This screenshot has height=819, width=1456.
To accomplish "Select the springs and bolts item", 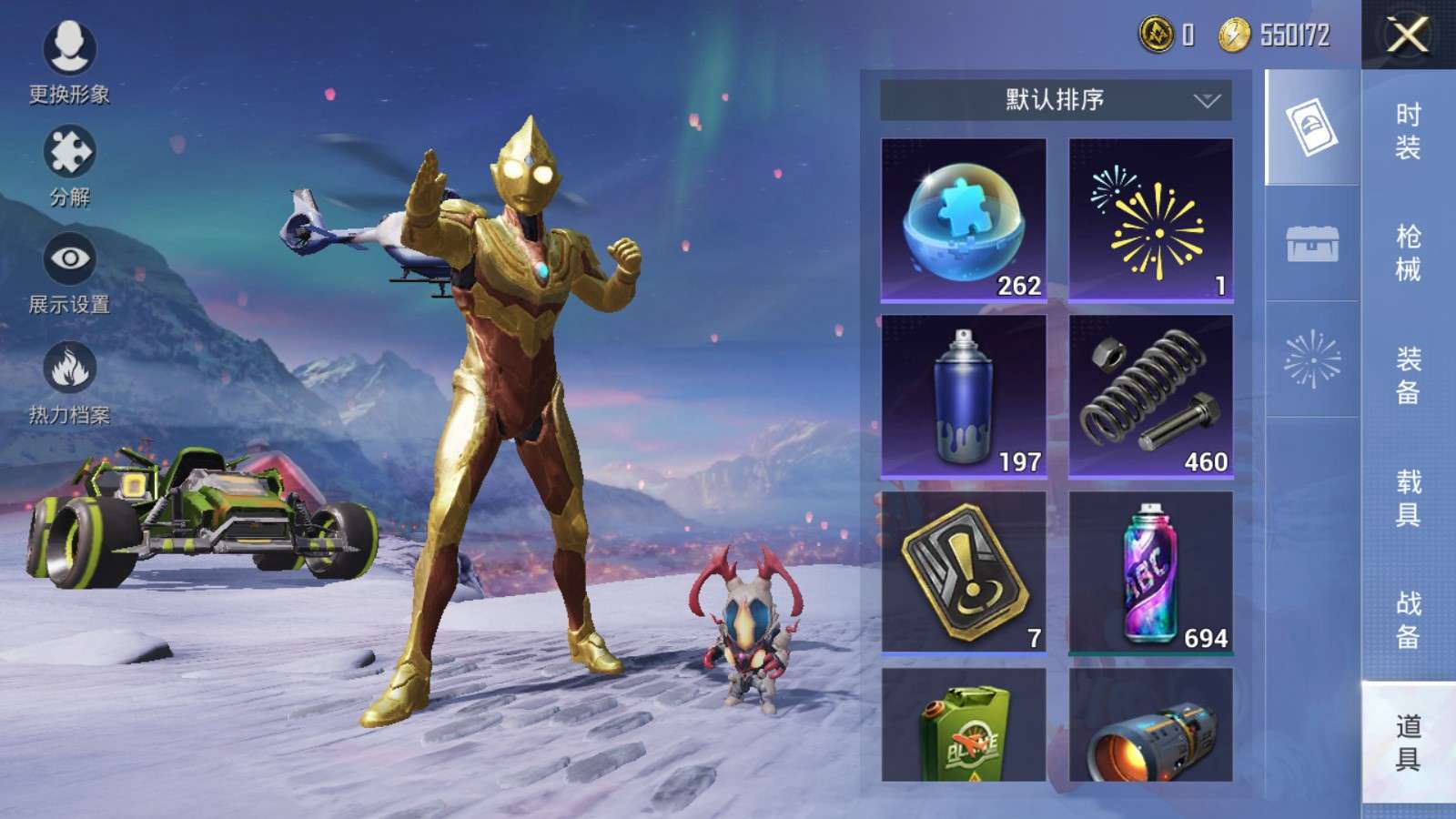I will click(1150, 397).
